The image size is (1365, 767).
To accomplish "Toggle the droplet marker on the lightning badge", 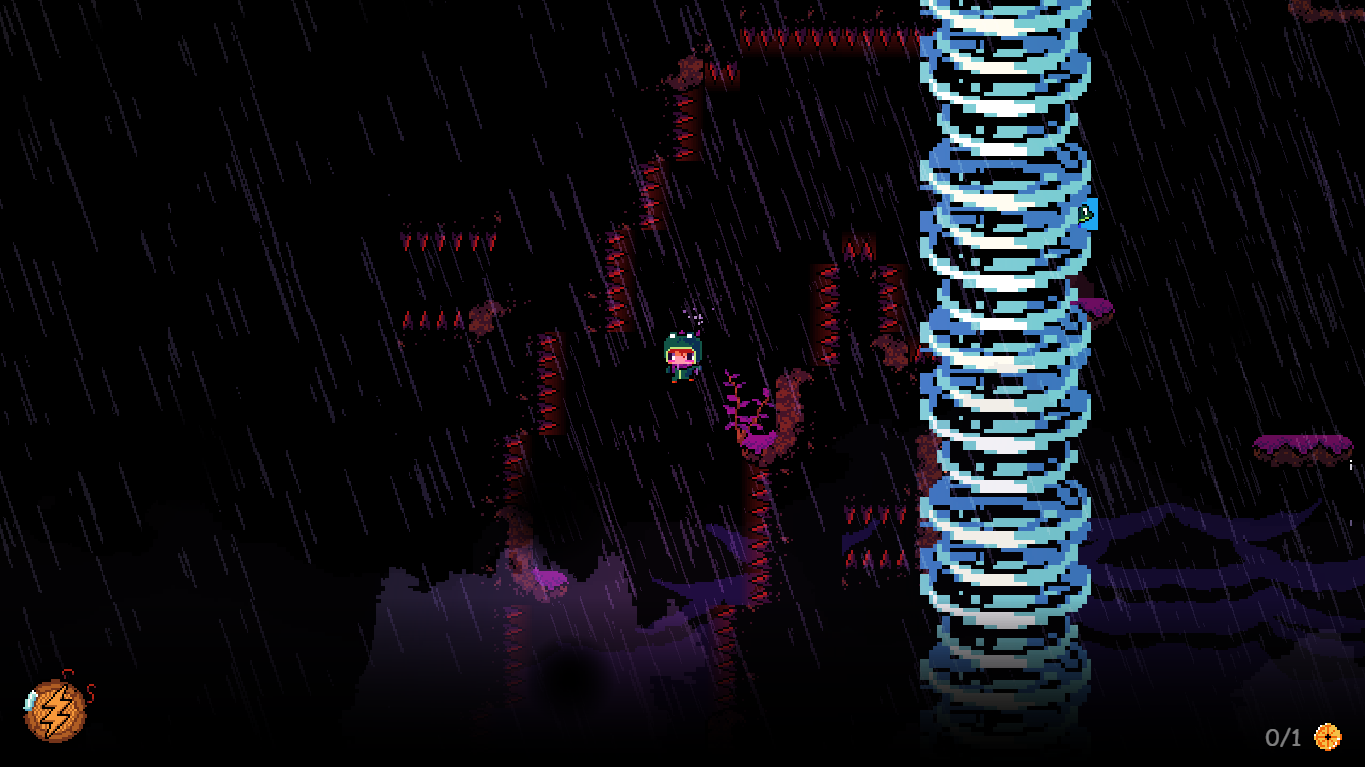I will pyautogui.click(x=29, y=702).
